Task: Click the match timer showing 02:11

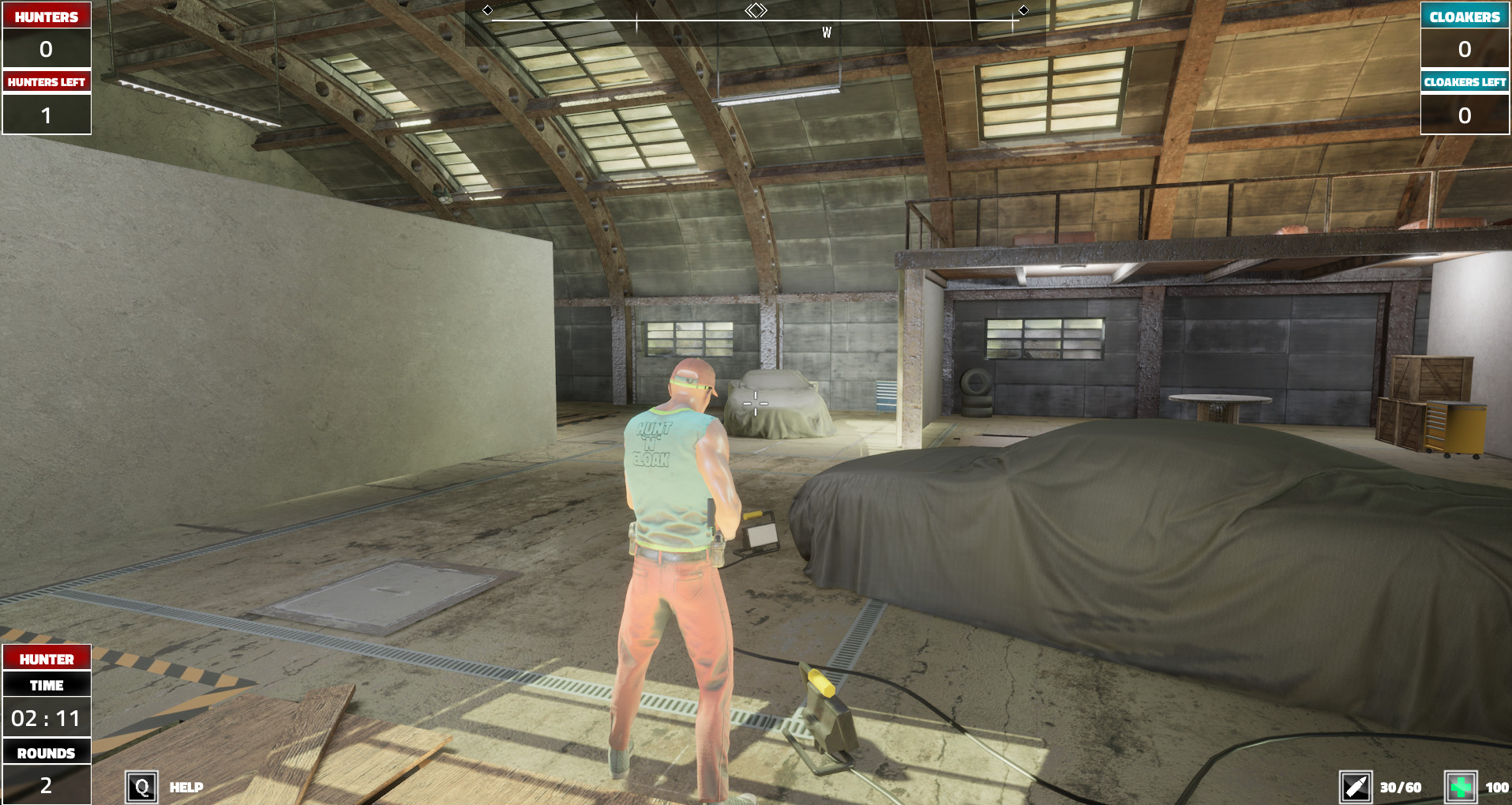Action: pyautogui.click(x=46, y=717)
